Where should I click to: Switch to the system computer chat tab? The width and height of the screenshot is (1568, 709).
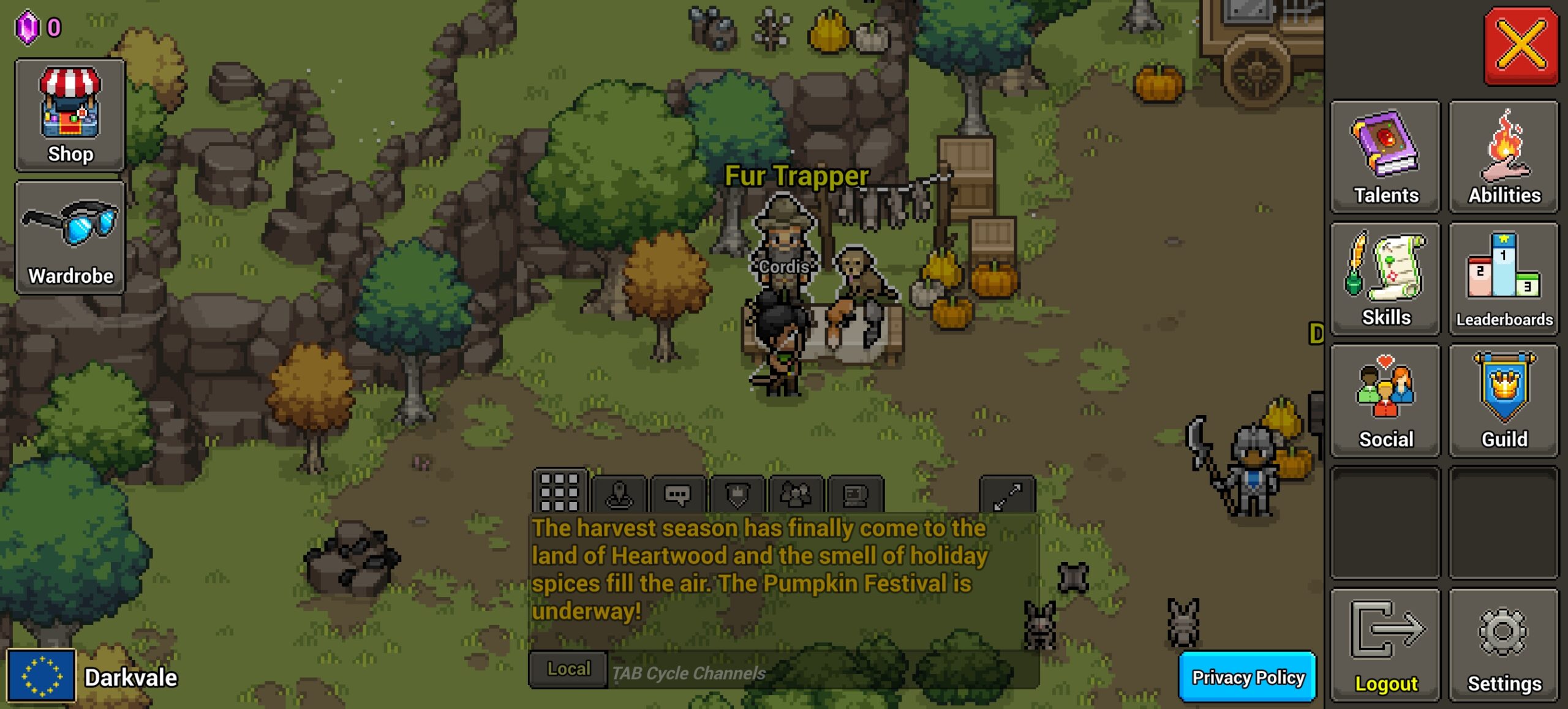tap(855, 495)
